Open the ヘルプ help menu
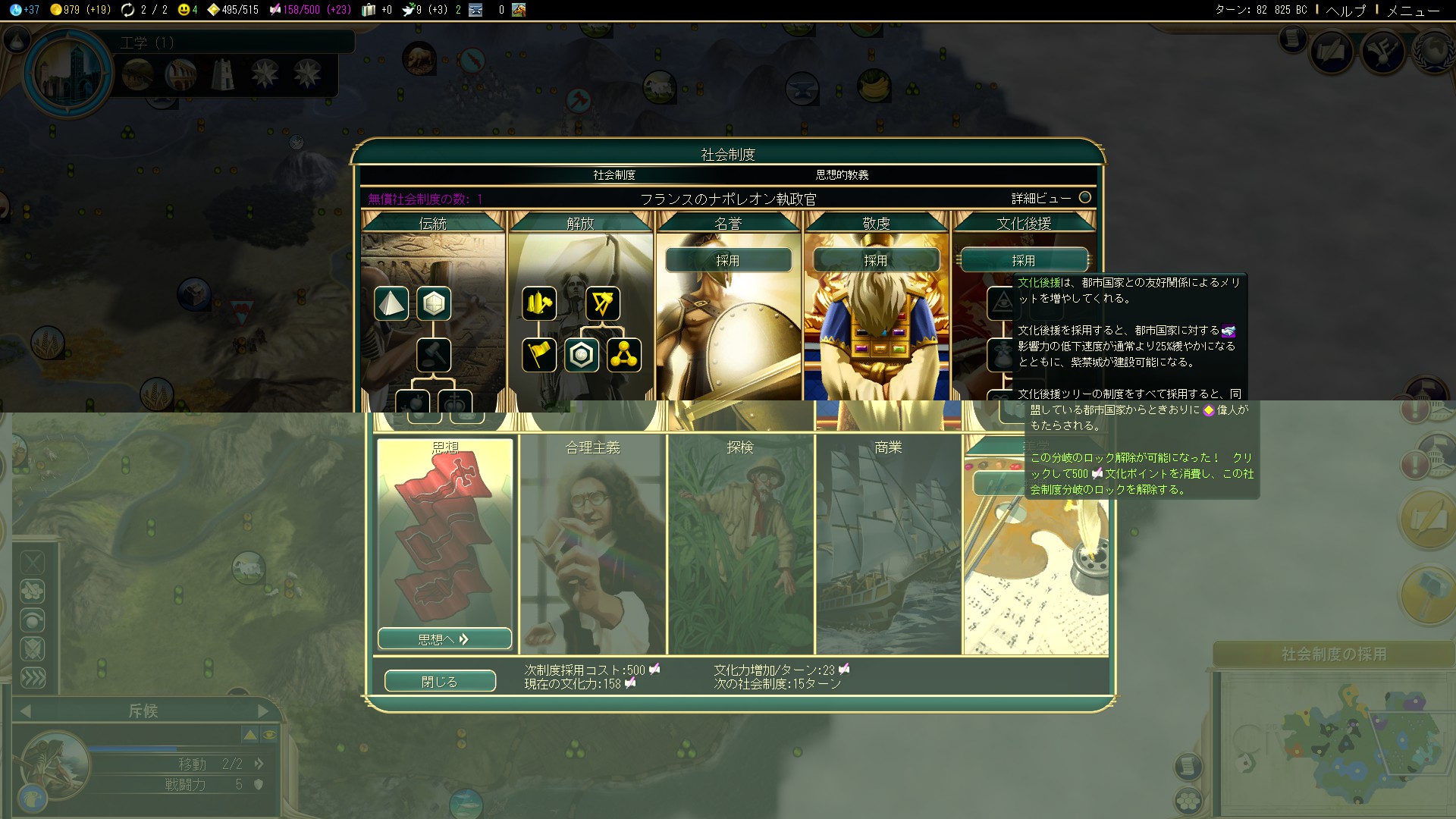 [1345, 11]
